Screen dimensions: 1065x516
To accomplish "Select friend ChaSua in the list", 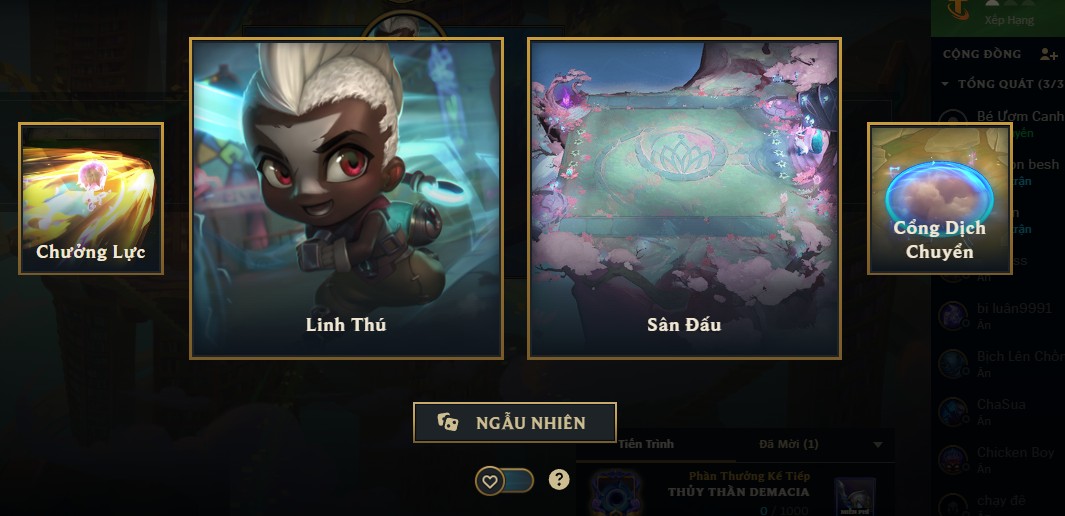I will pyautogui.click(x=1003, y=405).
